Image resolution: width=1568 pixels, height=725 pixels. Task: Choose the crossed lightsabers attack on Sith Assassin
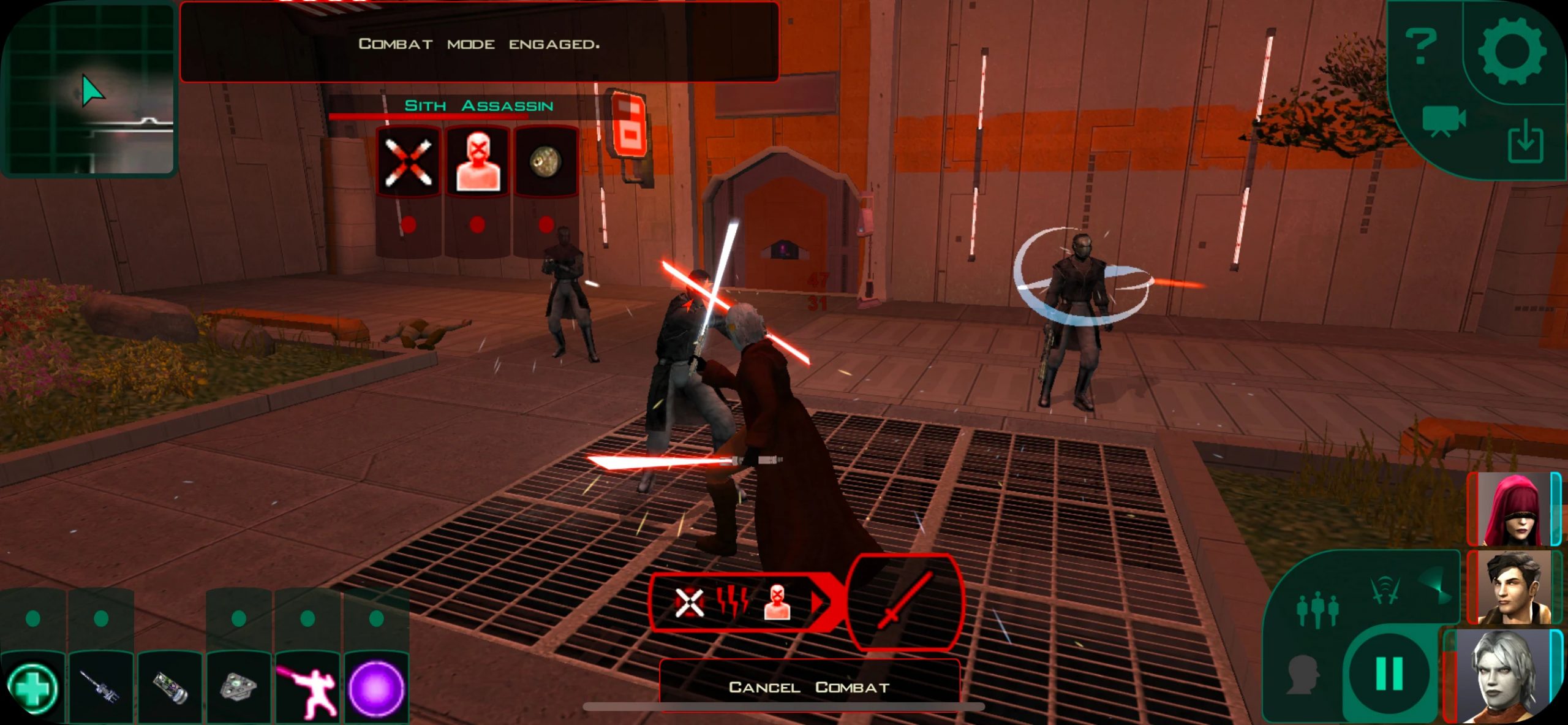pyautogui.click(x=408, y=162)
